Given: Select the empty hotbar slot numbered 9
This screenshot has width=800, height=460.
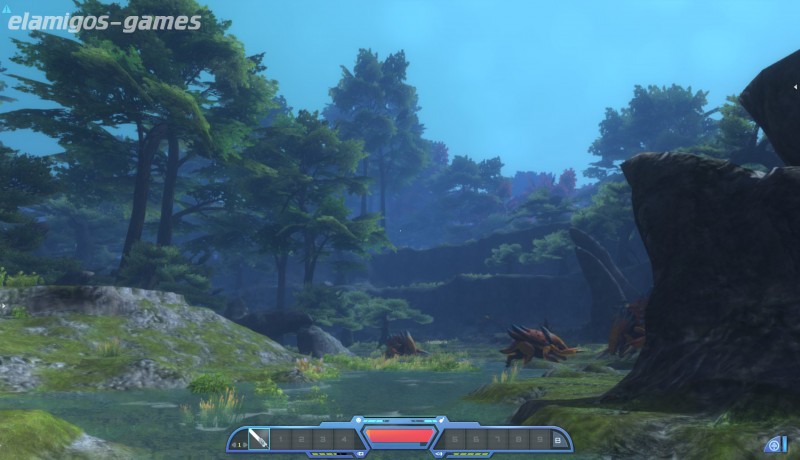Looking at the screenshot, I should point(539,439).
